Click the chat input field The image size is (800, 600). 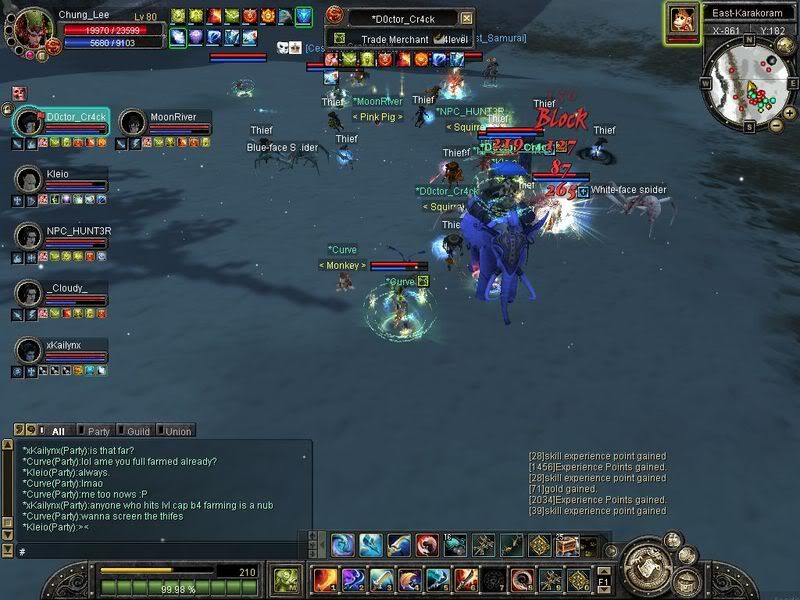pos(160,551)
